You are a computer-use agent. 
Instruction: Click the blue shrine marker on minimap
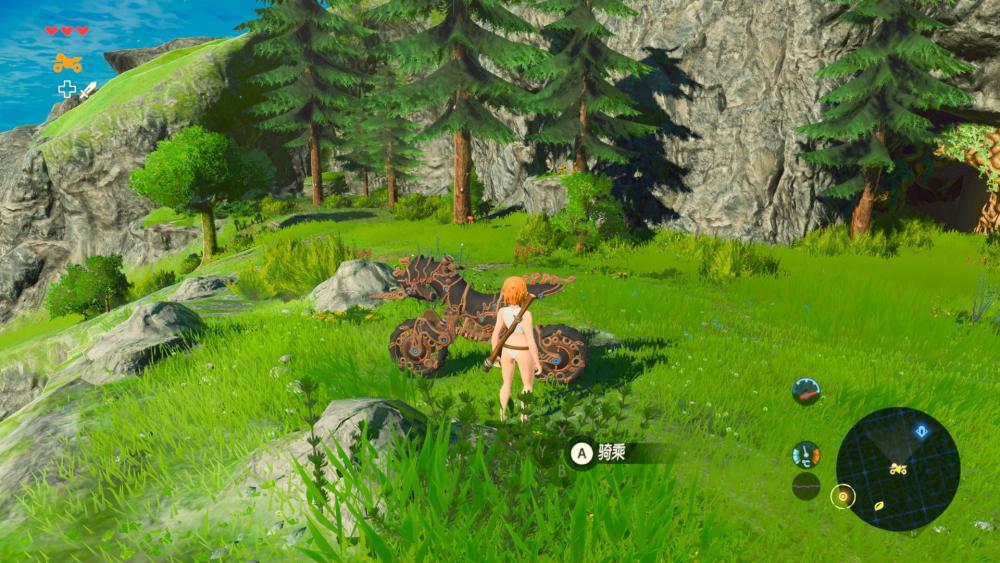pyautogui.click(x=921, y=432)
